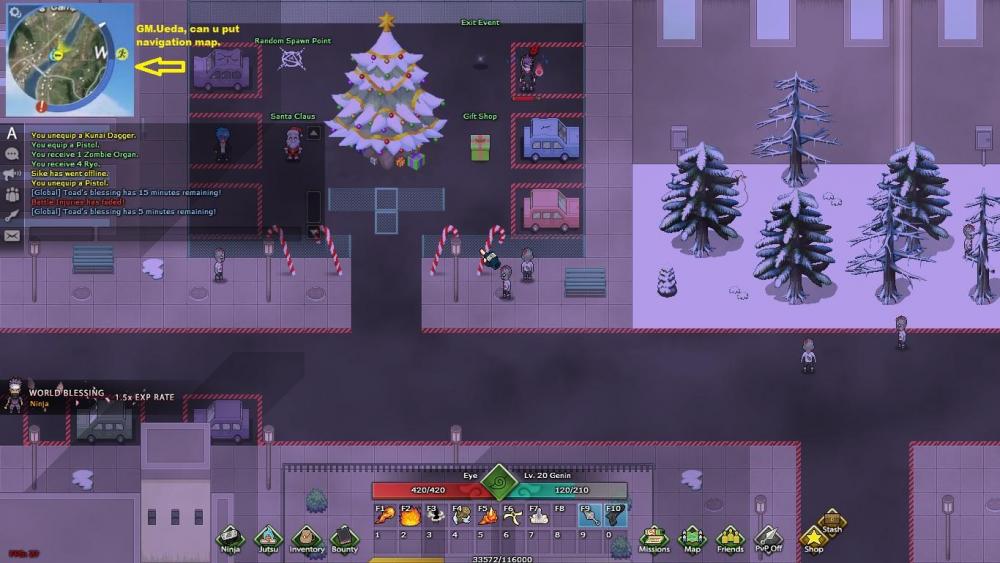Switch to the megaphone global chat tab

[x=12, y=174]
